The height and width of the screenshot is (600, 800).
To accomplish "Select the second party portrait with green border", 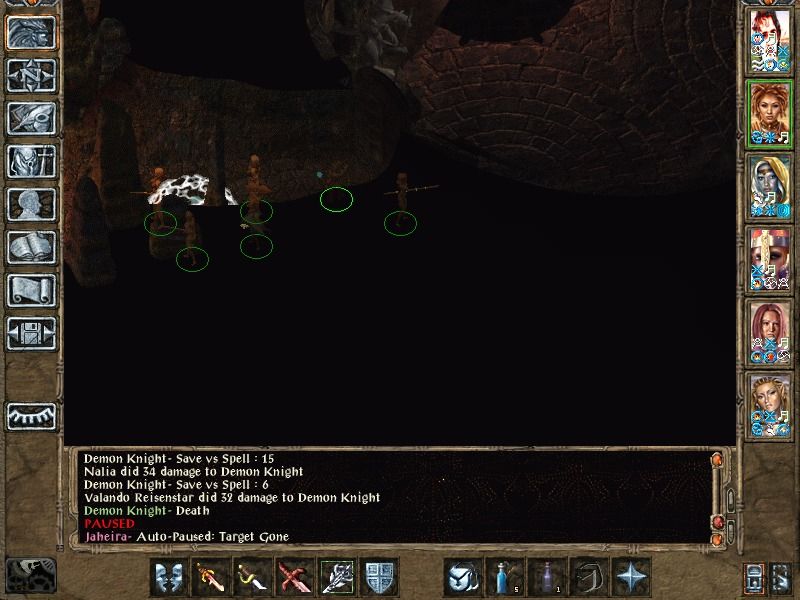I will click(770, 114).
